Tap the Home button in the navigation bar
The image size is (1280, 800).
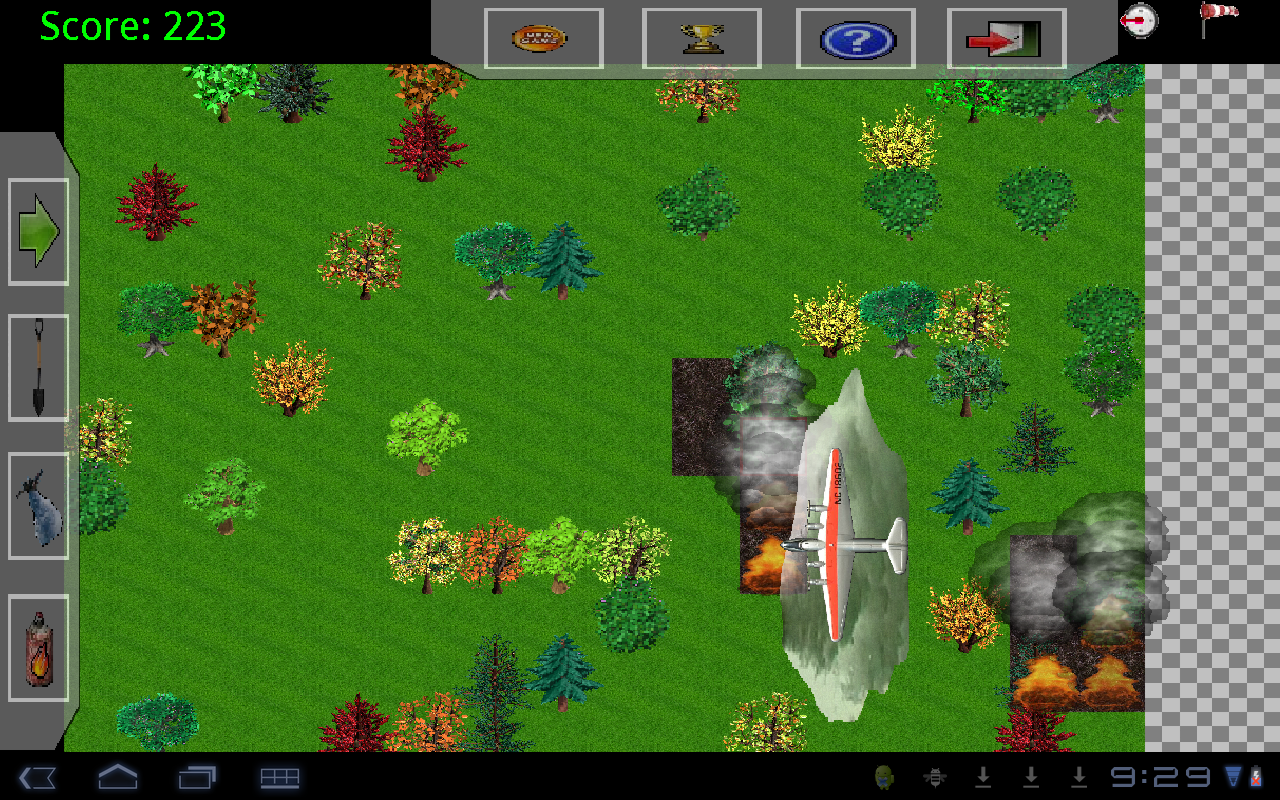(x=118, y=777)
